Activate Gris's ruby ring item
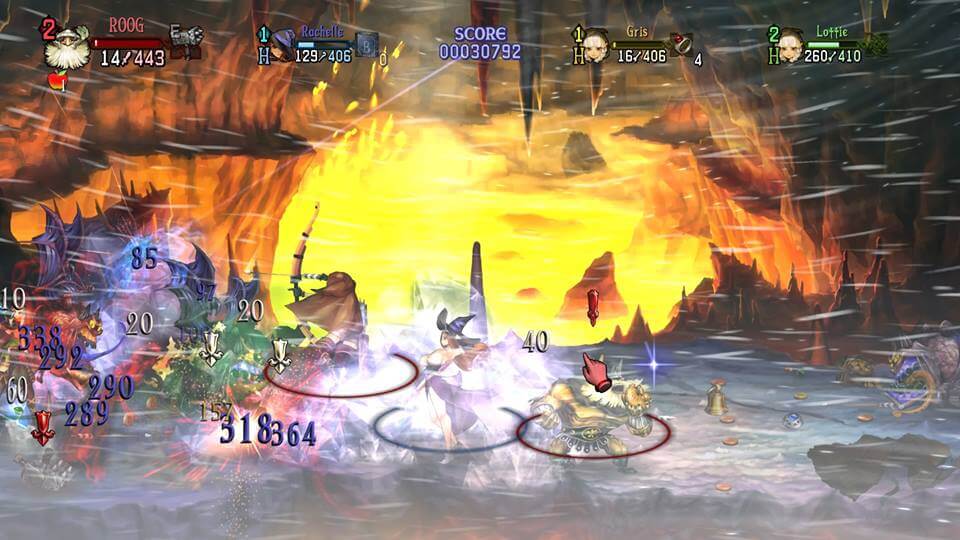This screenshot has height=540, width=960. pos(682,43)
